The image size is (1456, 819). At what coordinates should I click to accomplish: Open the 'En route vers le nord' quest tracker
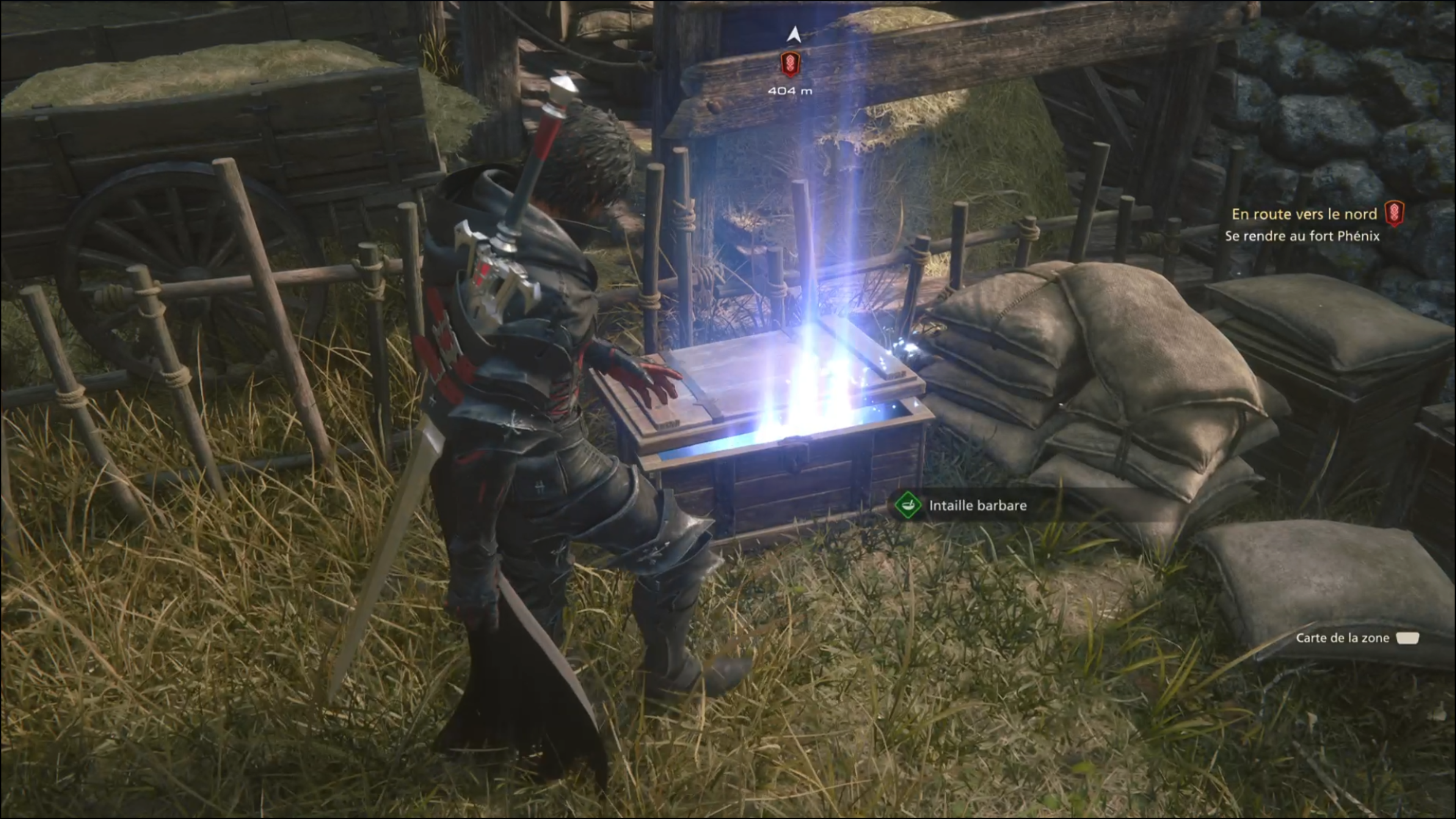tap(1304, 214)
